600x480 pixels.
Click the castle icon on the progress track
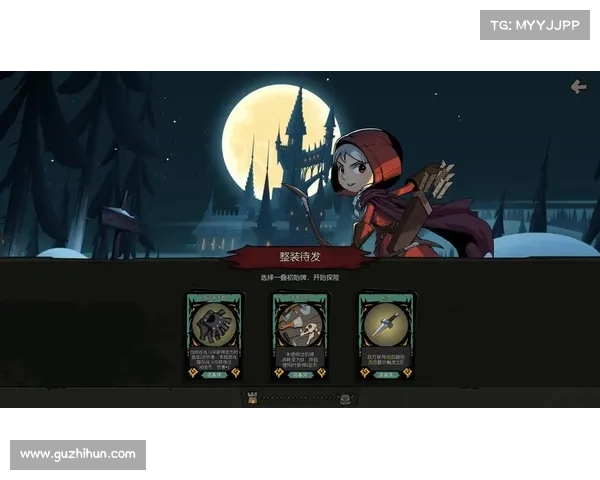point(252,398)
